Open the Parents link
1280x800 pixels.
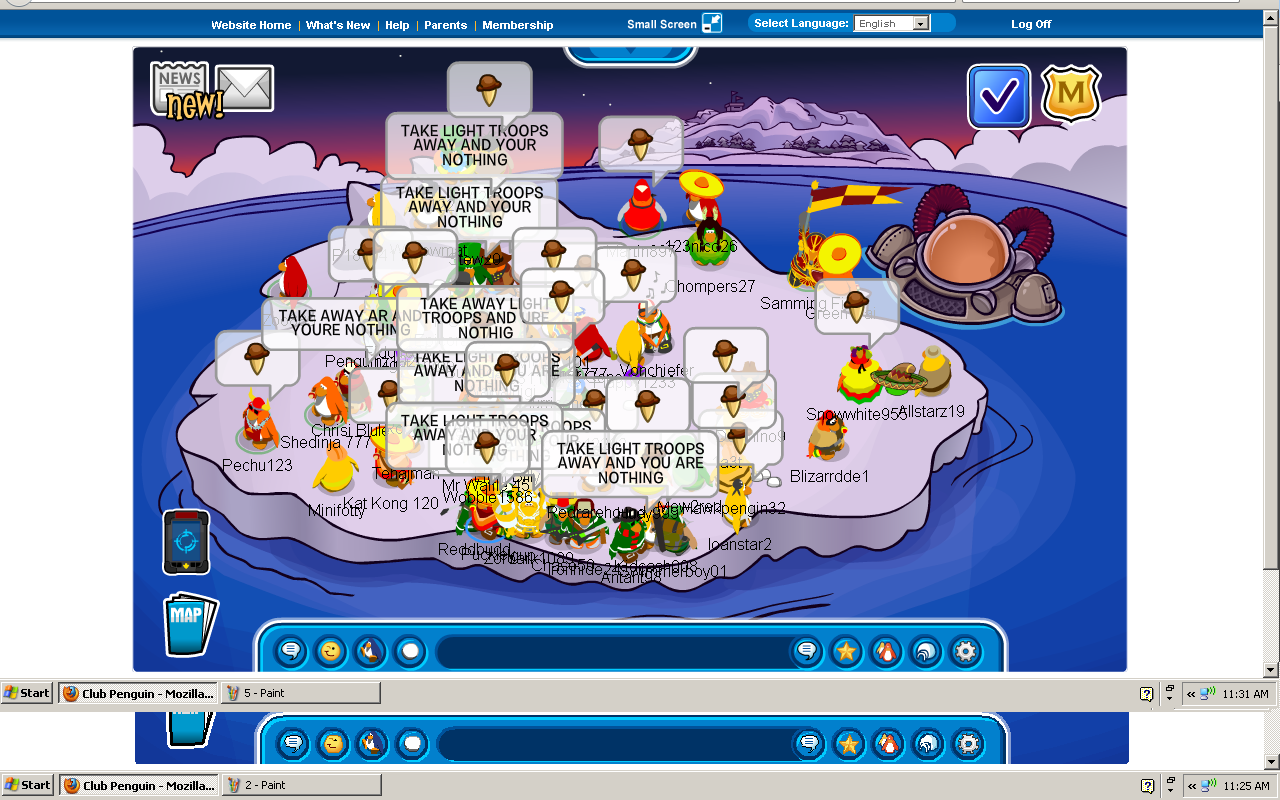445,25
